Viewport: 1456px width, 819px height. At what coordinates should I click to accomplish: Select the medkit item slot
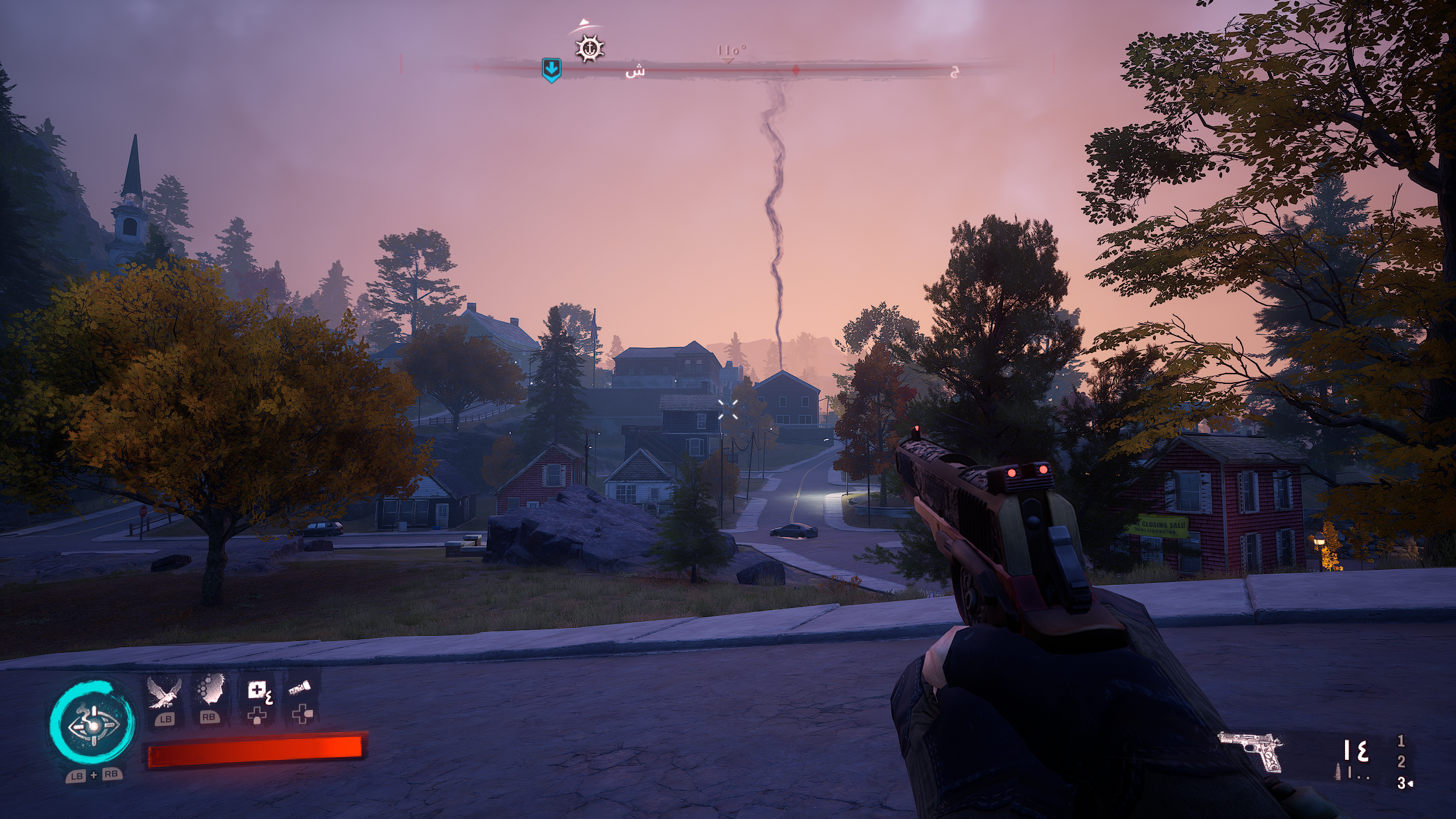[258, 693]
